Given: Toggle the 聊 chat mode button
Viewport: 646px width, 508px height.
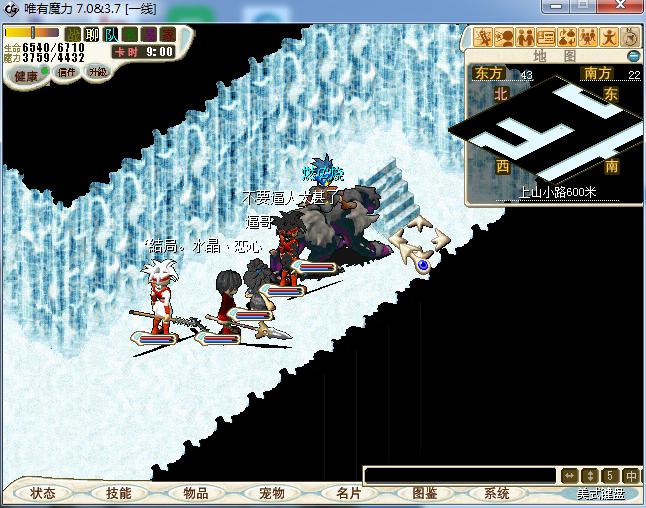Looking at the screenshot, I should click(x=92, y=34).
